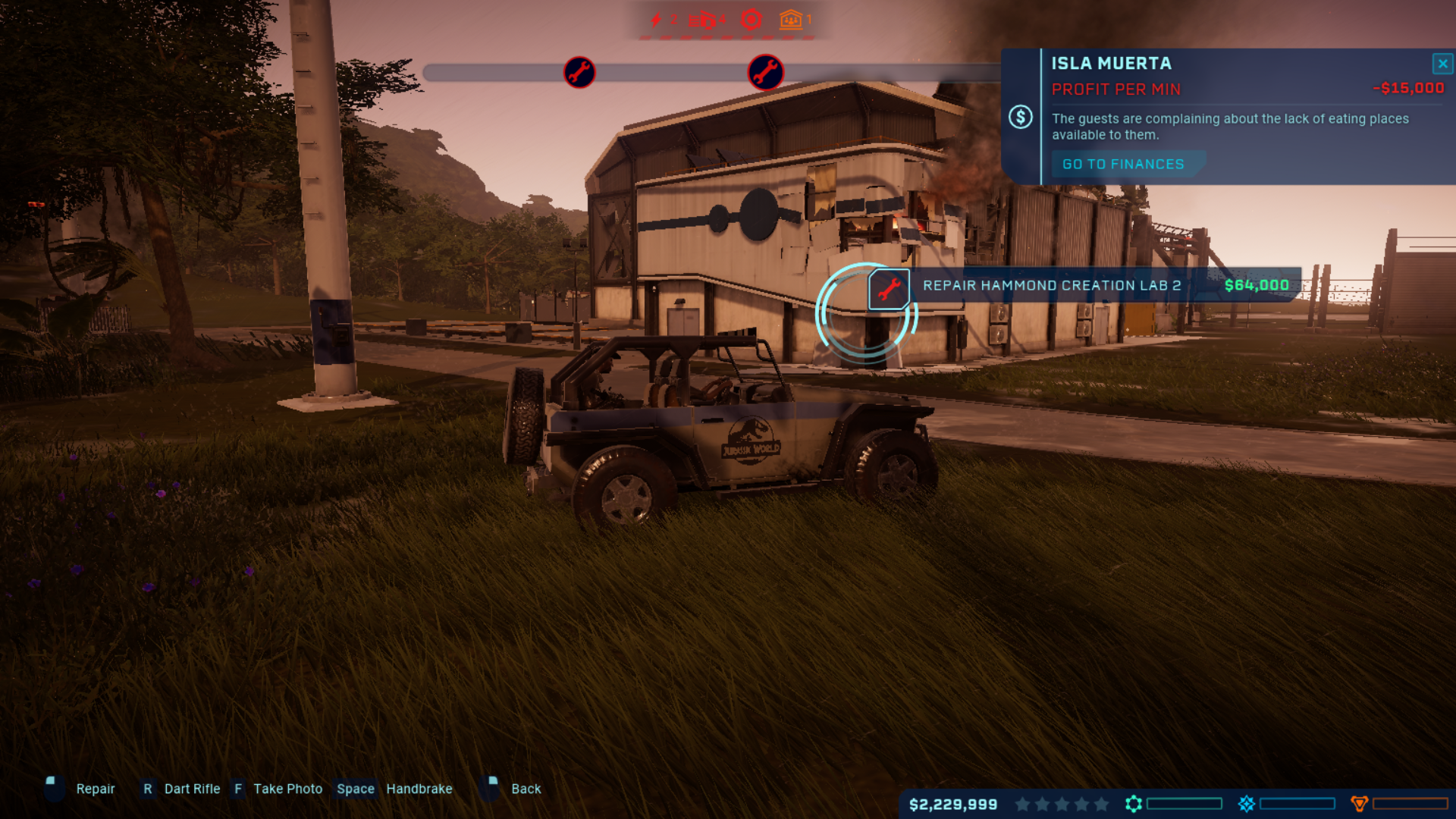Select the blue science rating icon
Image resolution: width=1456 pixels, height=819 pixels.
pyautogui.click(x=1246, y=803)
